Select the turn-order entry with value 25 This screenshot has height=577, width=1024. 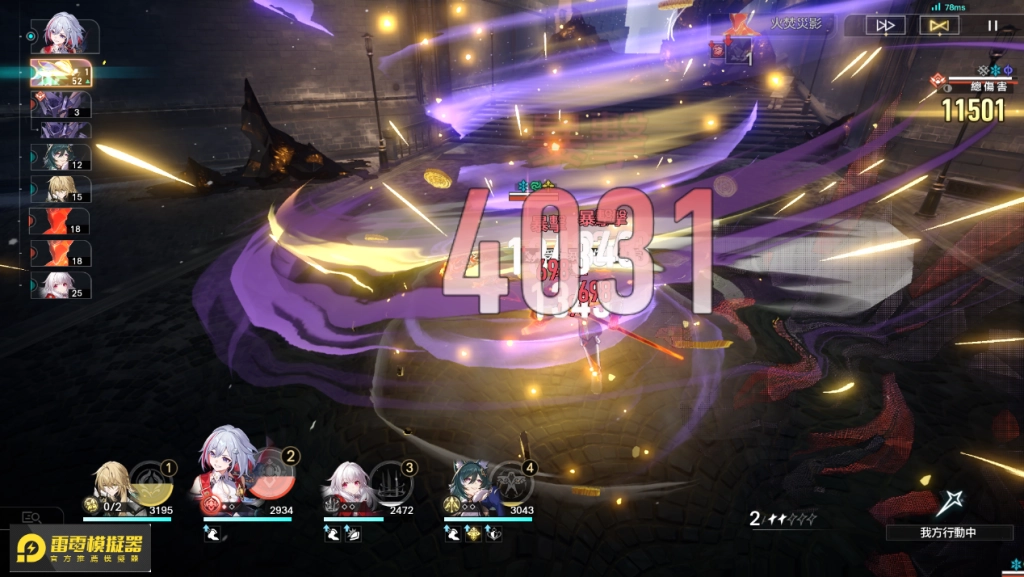tap(61, 285)
